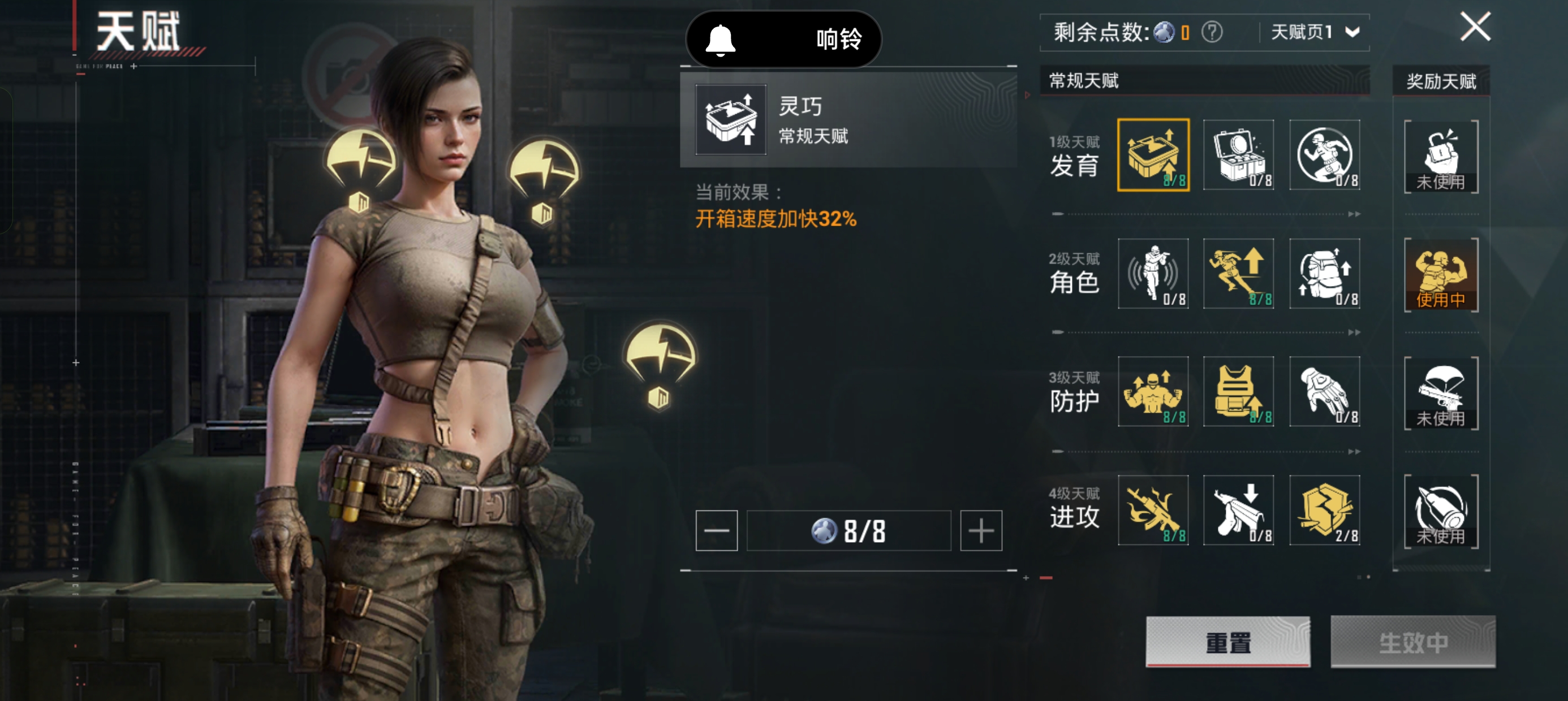Choose the parachute pistol reward talent
The height and width of the screenshot is (701, 1568).
(x=1441, y=393)
